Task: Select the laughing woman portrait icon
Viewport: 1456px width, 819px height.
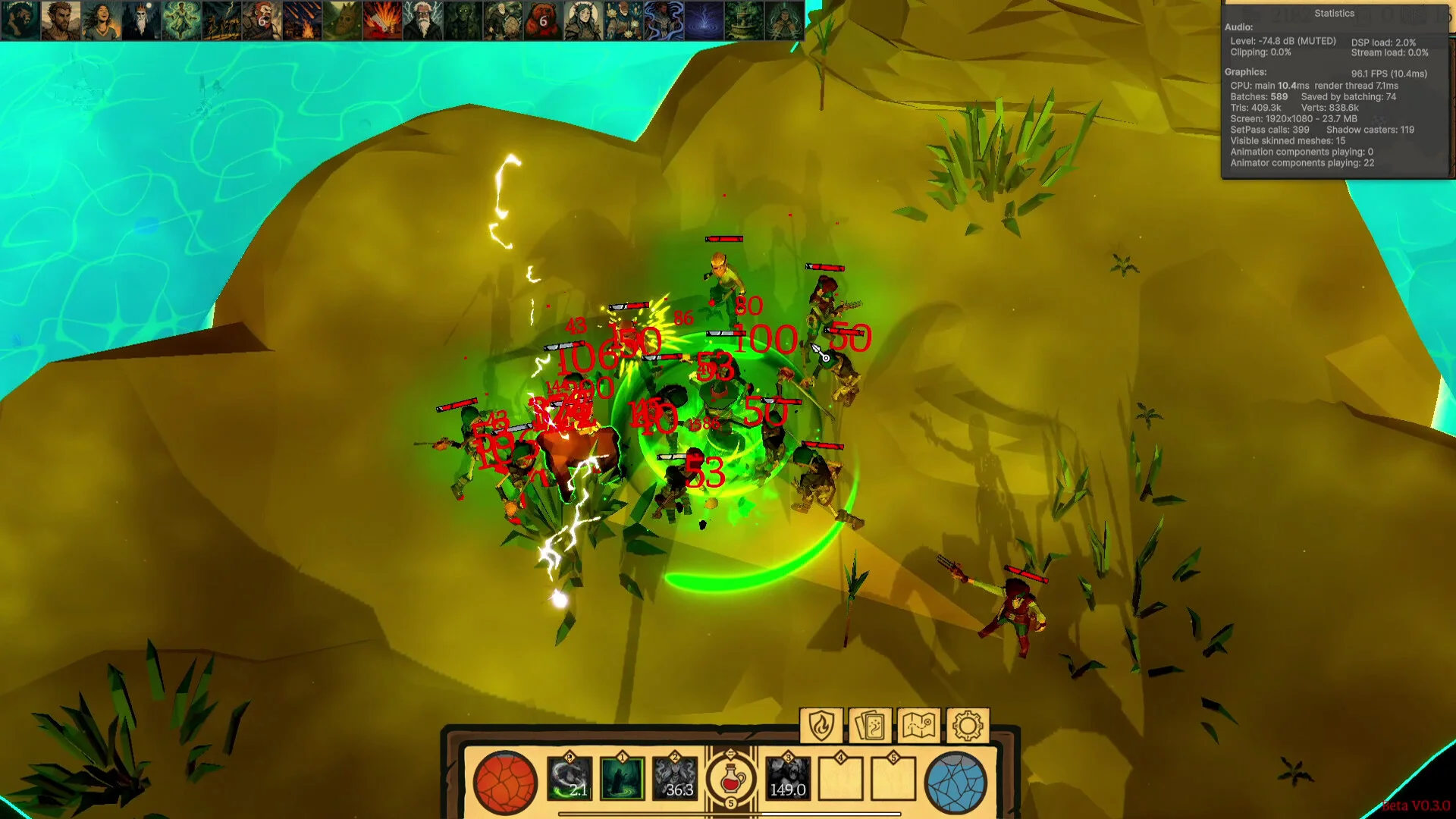Action: point(101,20)
